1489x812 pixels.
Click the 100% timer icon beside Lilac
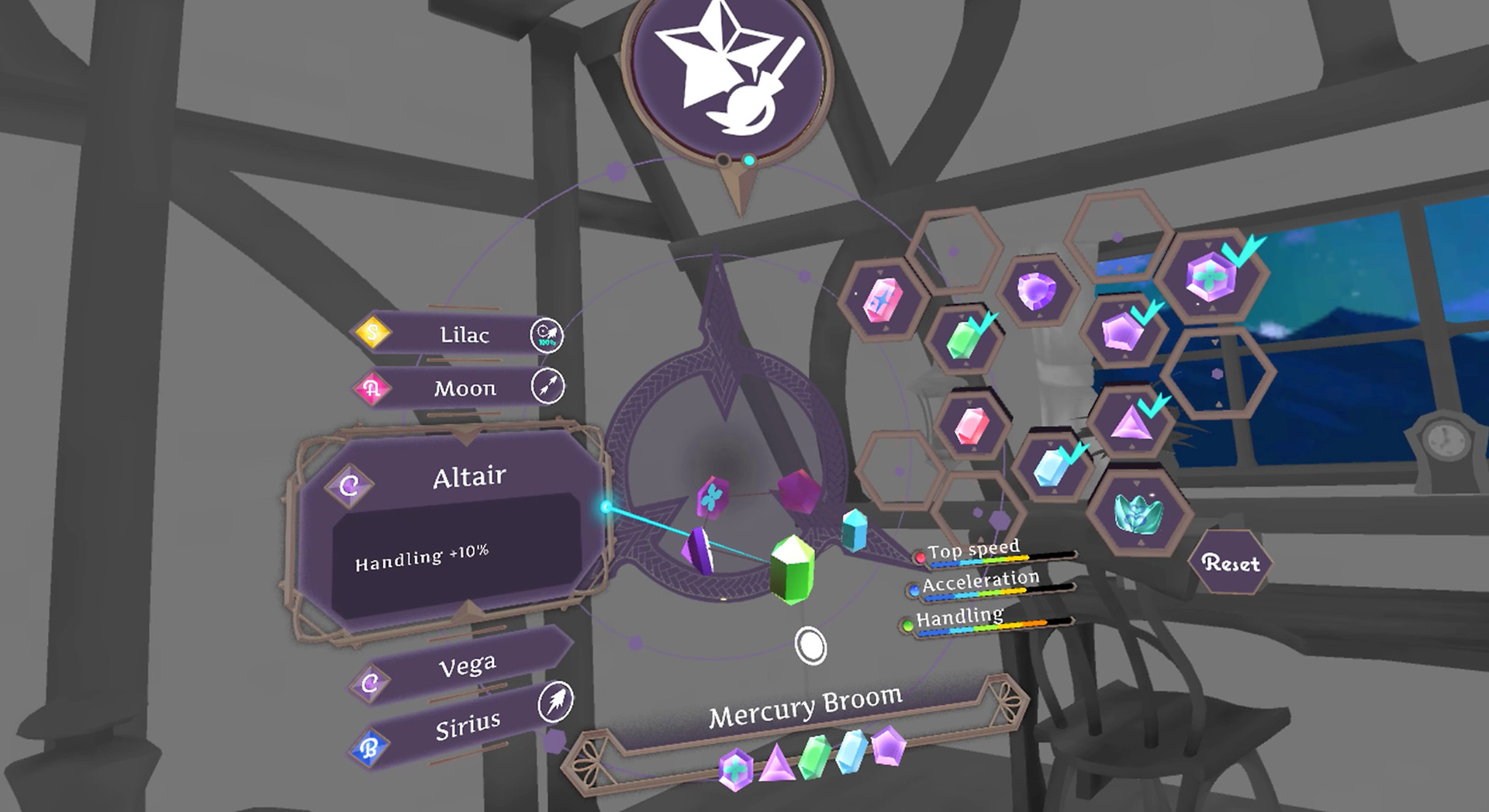(x=548, y=335)
